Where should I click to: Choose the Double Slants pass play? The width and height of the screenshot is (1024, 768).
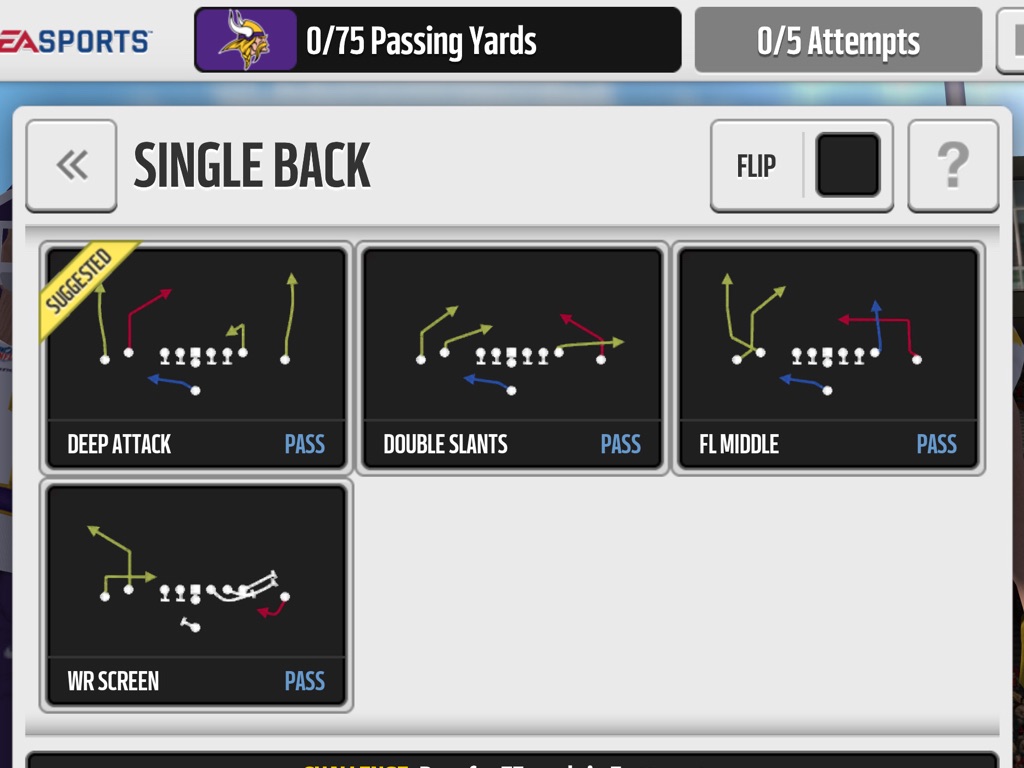[512, 357]
